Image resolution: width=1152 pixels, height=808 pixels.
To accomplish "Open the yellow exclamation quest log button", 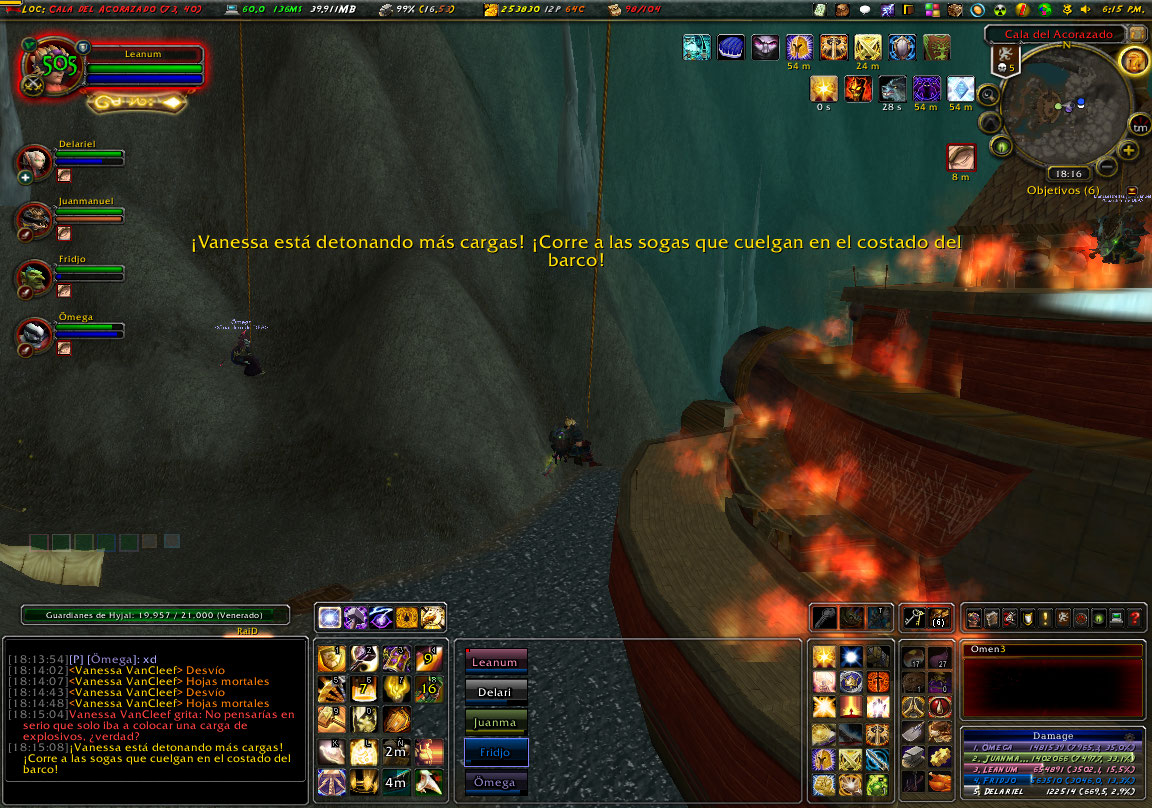I will 1045,618.
